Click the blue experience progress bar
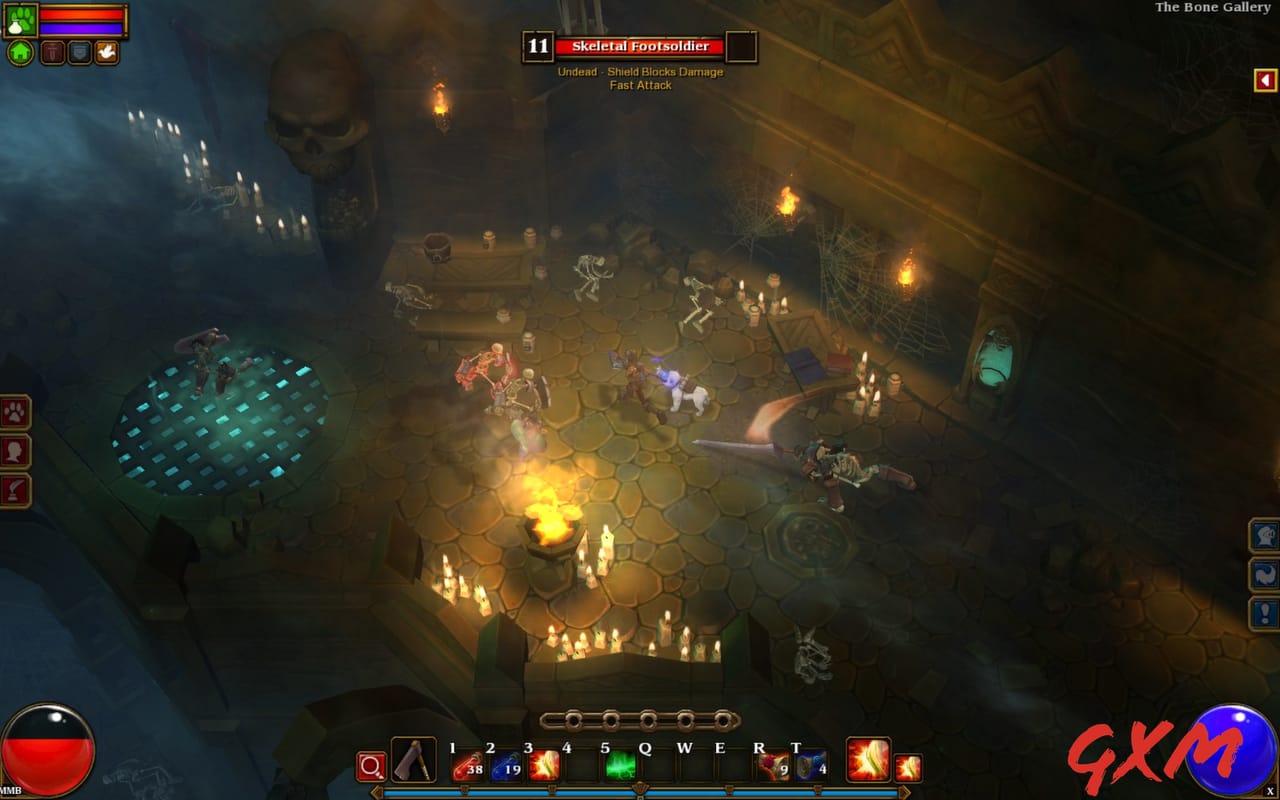 (640, 792)
